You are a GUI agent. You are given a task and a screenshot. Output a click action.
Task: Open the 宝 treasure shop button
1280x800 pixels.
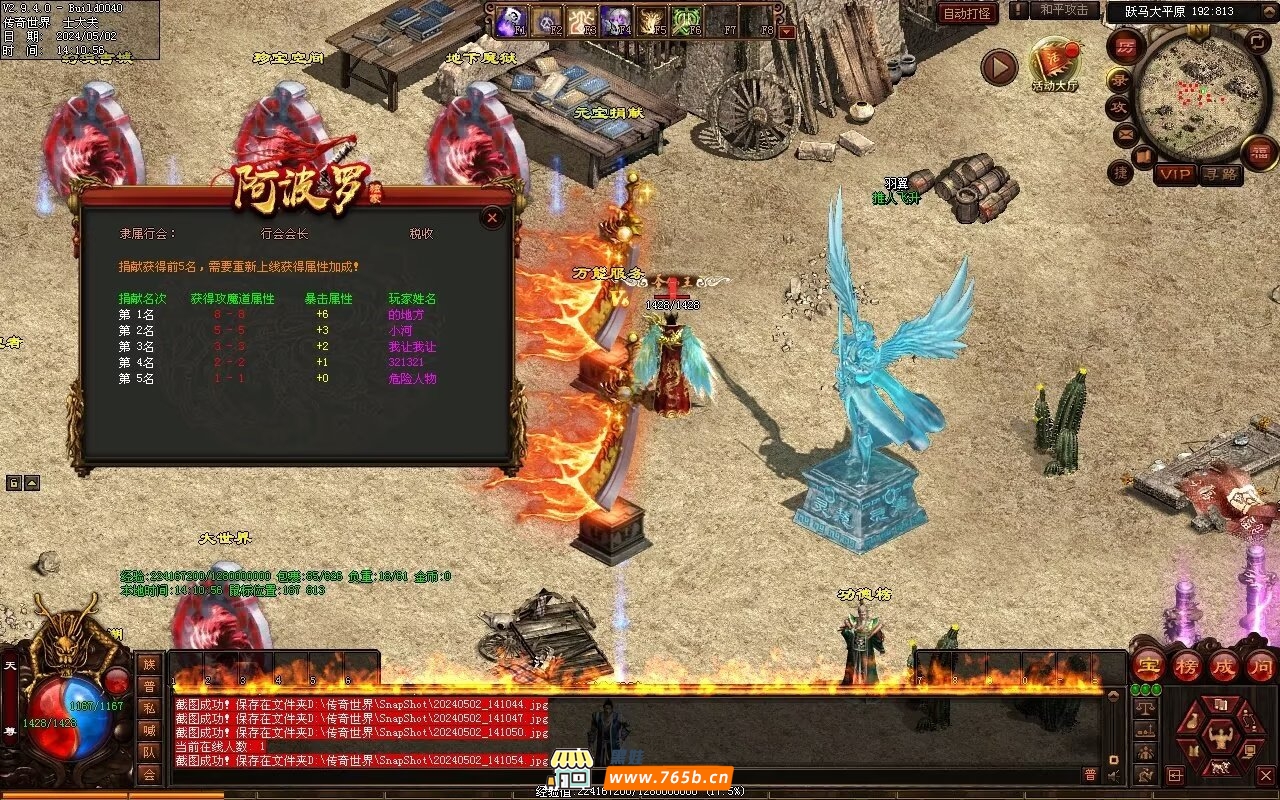point(1148,665)
